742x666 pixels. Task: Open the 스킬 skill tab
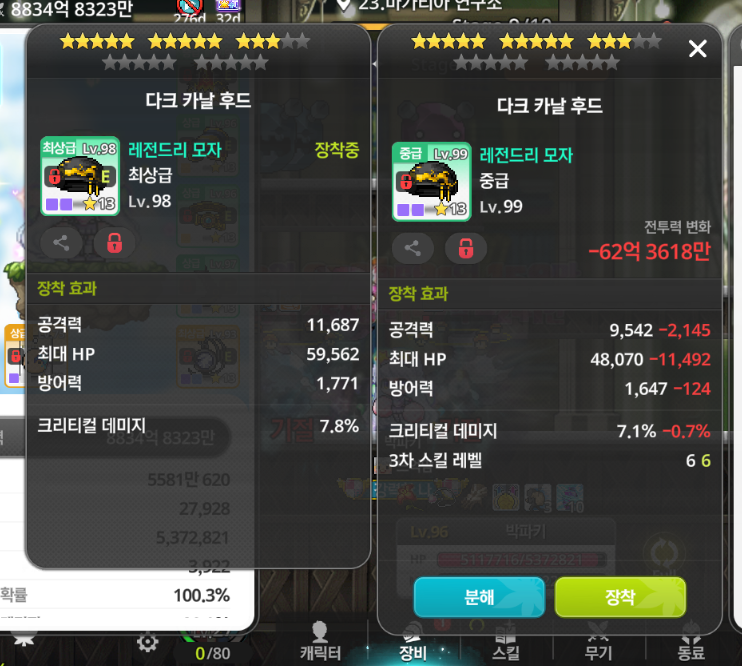[x=506, y=640]
